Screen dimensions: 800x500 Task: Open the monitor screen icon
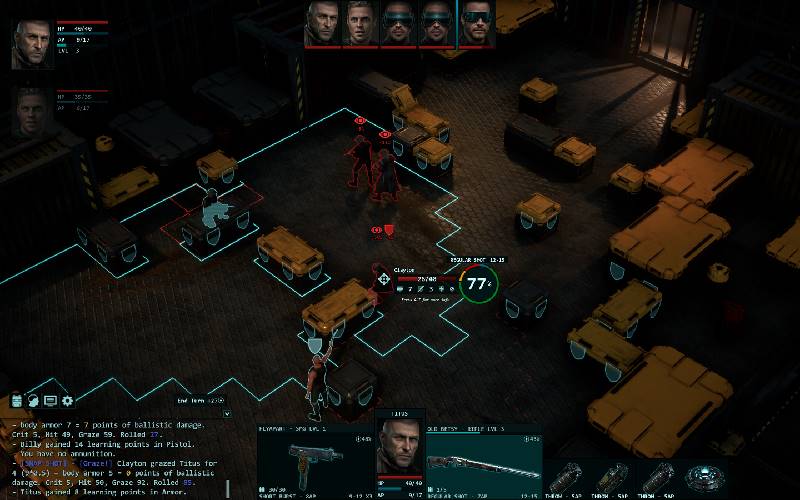tap(50, 401)
